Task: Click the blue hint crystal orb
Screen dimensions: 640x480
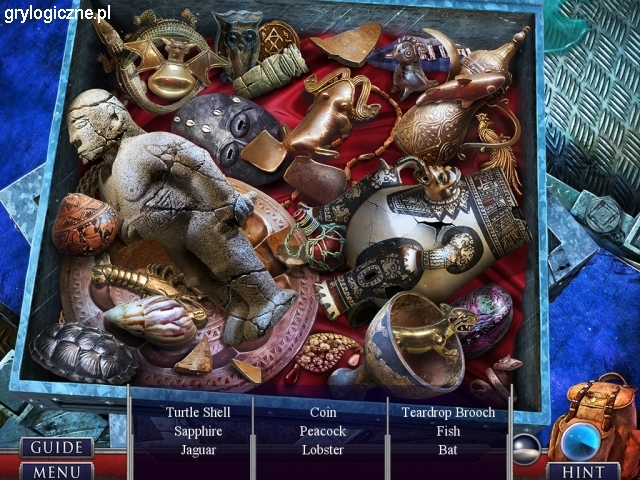Action: [x=579, y=440]
